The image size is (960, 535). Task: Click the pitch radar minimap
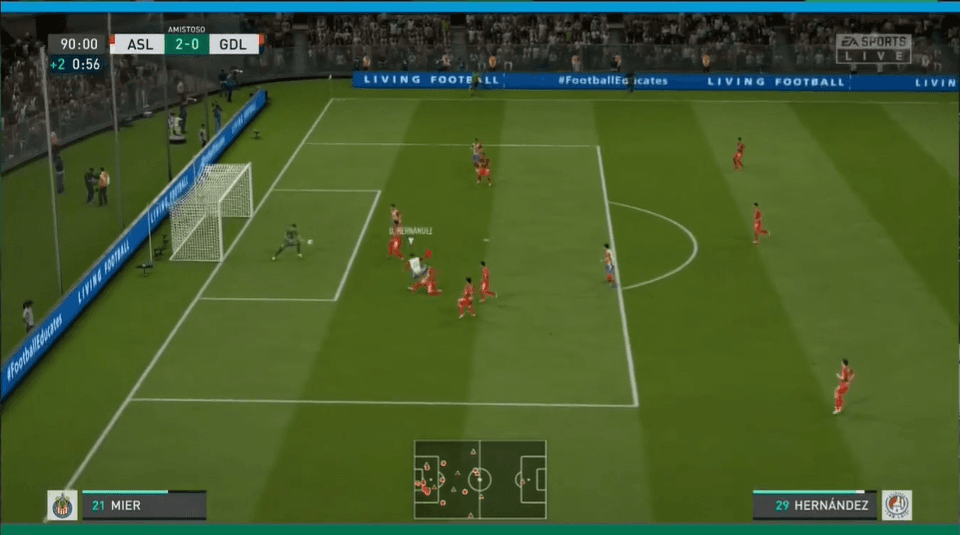point(480,479)
